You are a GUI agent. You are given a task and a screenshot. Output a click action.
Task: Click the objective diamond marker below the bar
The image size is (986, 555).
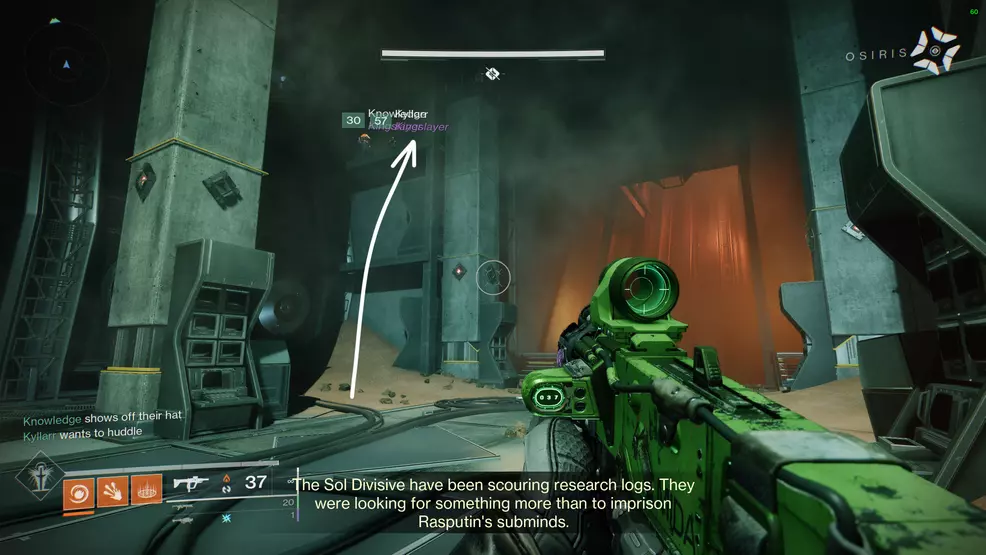[x=492, y=74]
